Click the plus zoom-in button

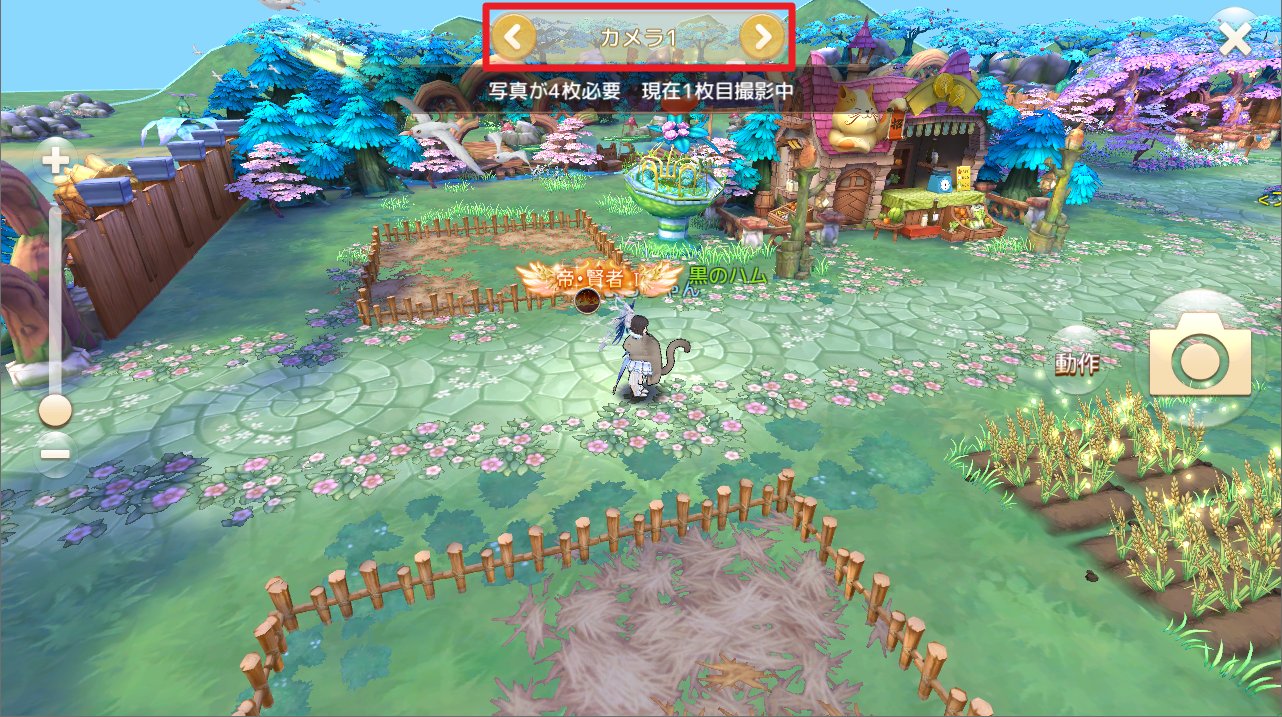tap(55, 159)
